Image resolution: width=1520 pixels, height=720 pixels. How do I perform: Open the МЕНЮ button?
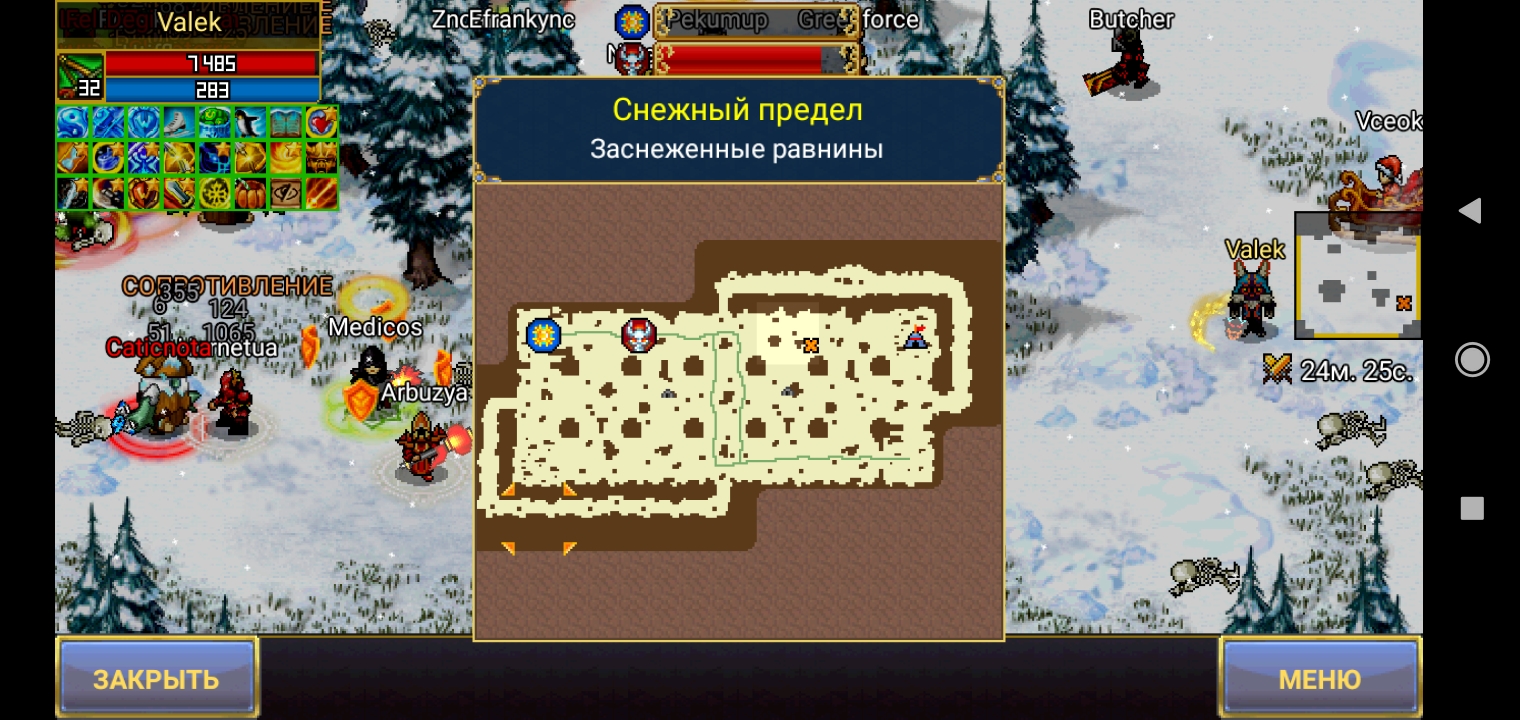click(1320, 679)
